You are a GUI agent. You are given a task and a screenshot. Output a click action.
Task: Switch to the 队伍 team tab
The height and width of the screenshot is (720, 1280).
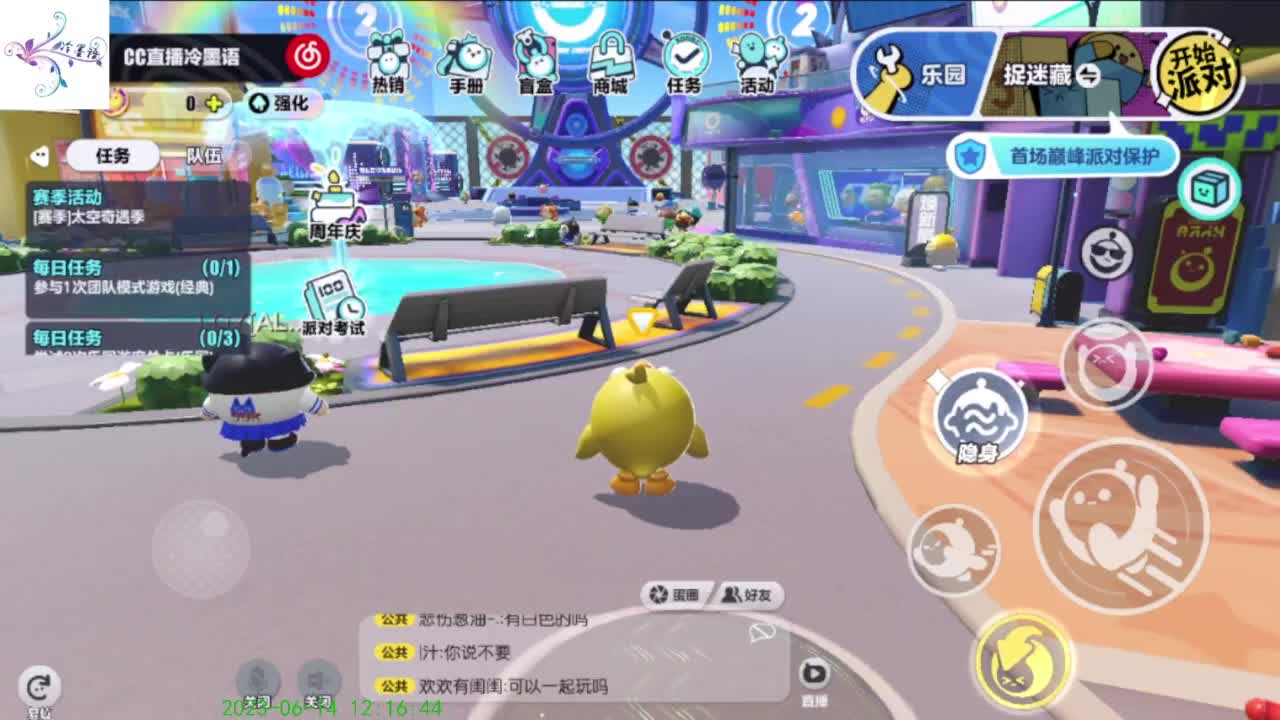click(203, 156)
